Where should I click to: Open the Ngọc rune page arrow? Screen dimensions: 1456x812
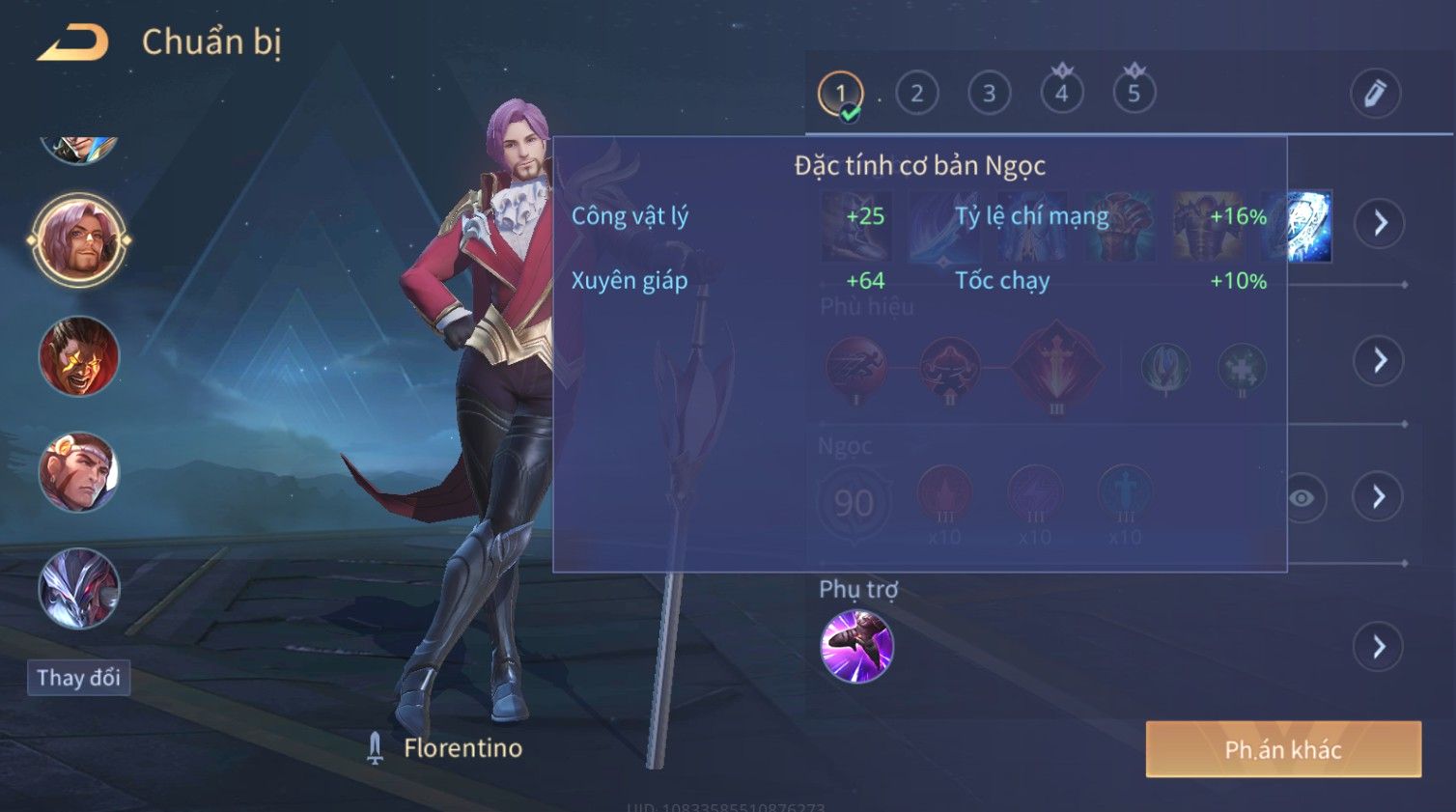click(1380, 497)
